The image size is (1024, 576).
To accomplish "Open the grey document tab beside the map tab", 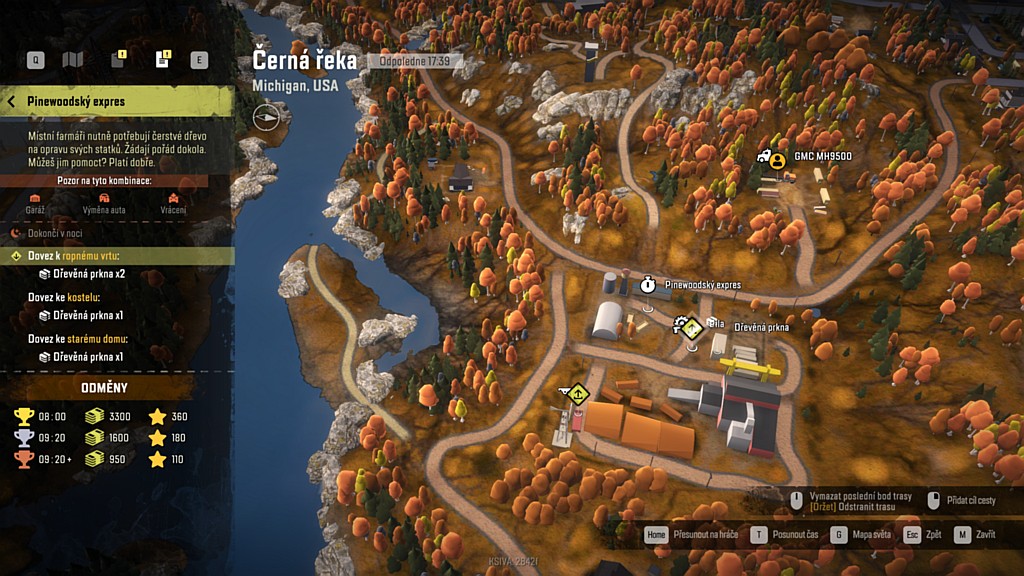I will click(x=117, y=60).
